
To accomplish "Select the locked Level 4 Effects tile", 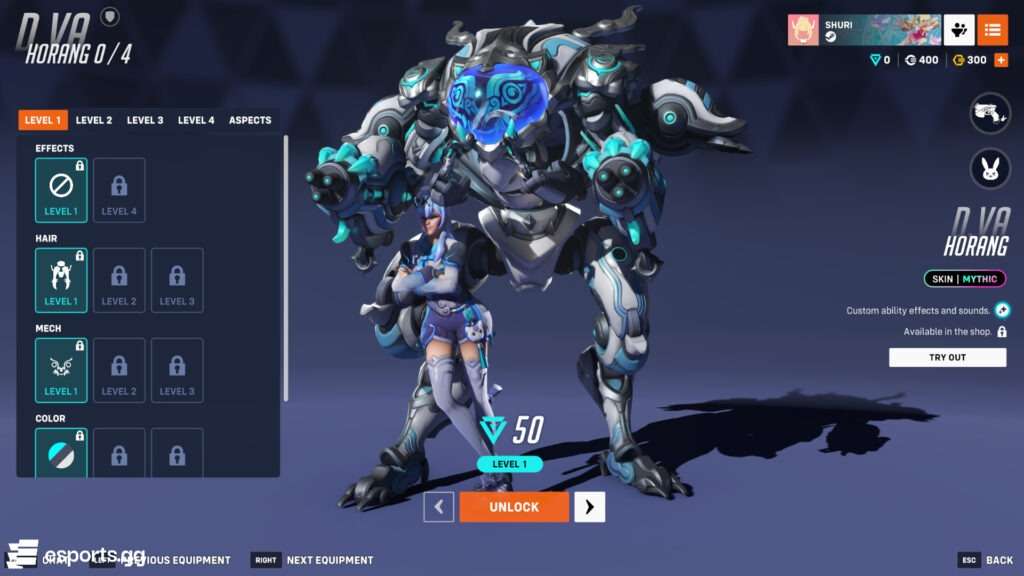I will tap(119, 190).
